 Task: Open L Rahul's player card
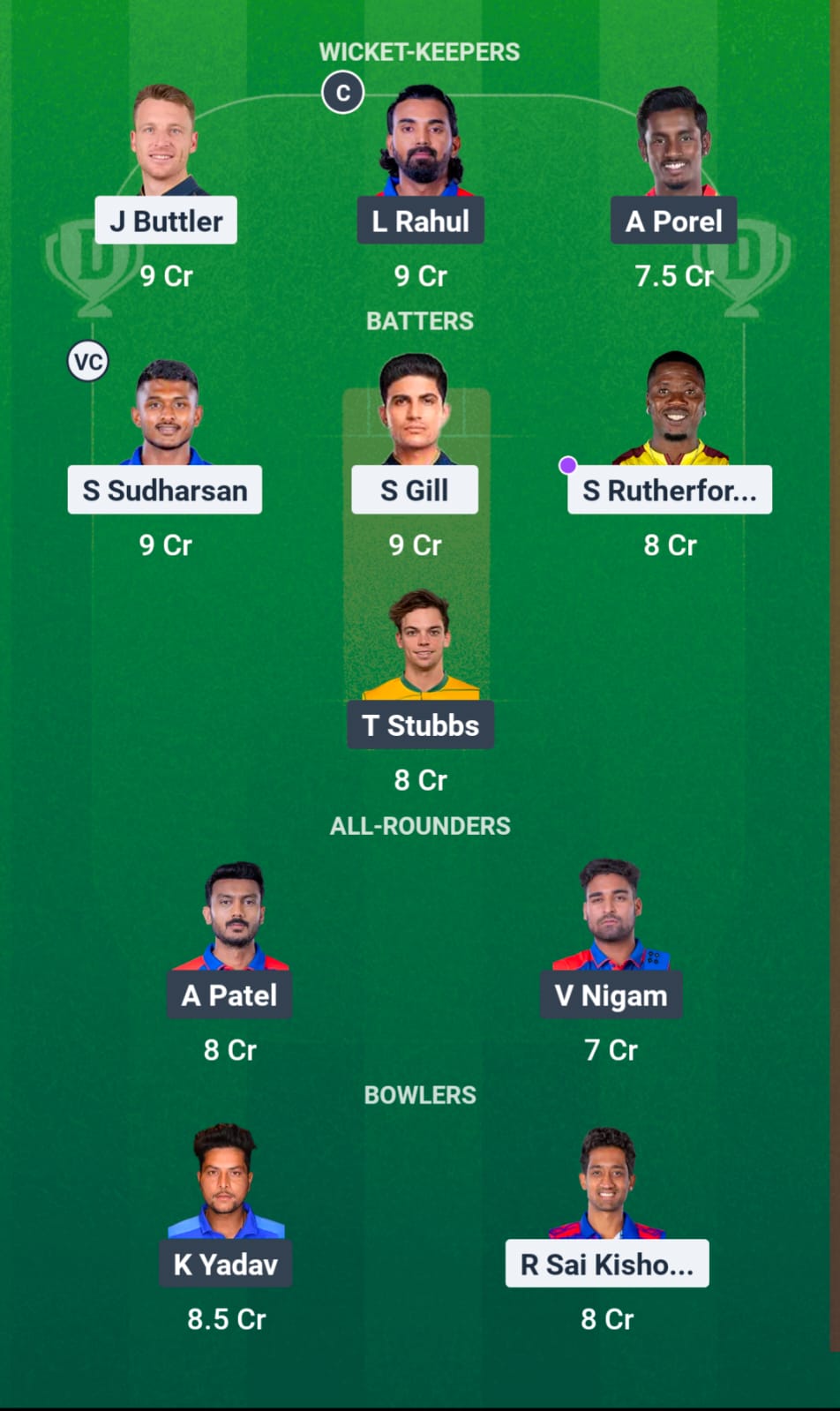[420, 220]
